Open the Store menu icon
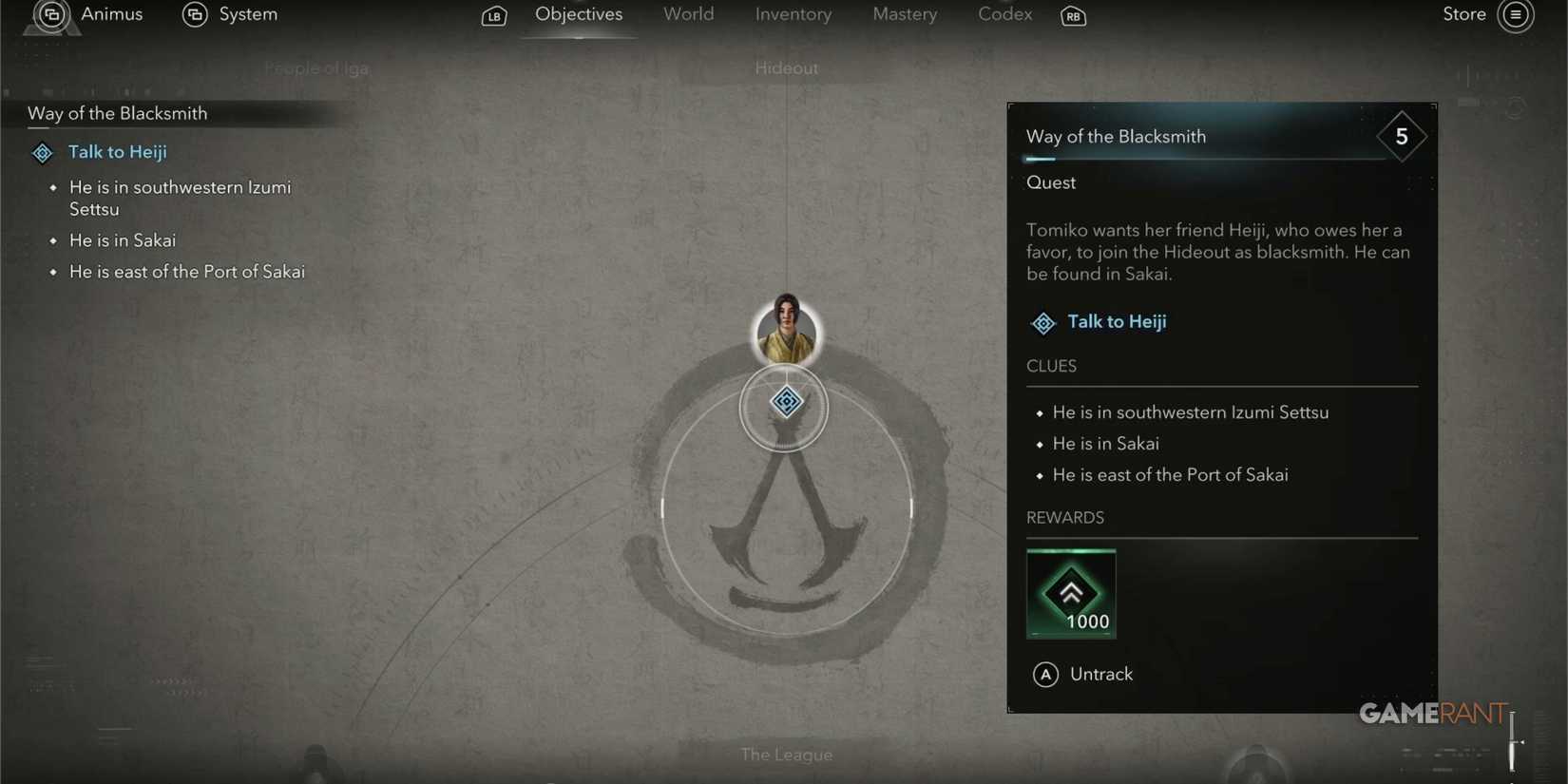Screen dimensions: 1568x784 (x=1517, y=15)
